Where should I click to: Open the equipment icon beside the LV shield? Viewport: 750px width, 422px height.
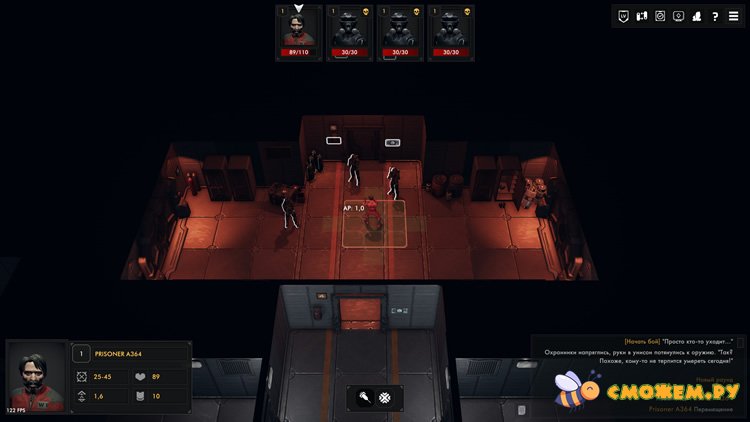coord(642,16)
